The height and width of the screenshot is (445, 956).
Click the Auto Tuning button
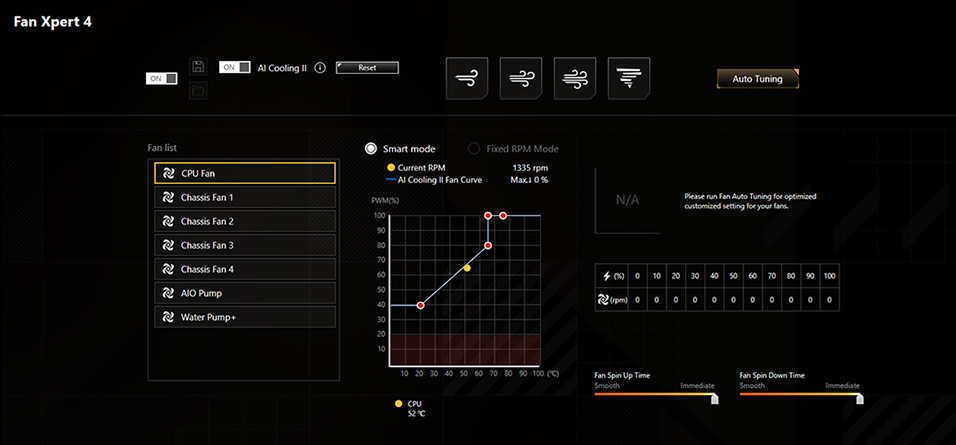pyautogui.click(x=757, y=79)
